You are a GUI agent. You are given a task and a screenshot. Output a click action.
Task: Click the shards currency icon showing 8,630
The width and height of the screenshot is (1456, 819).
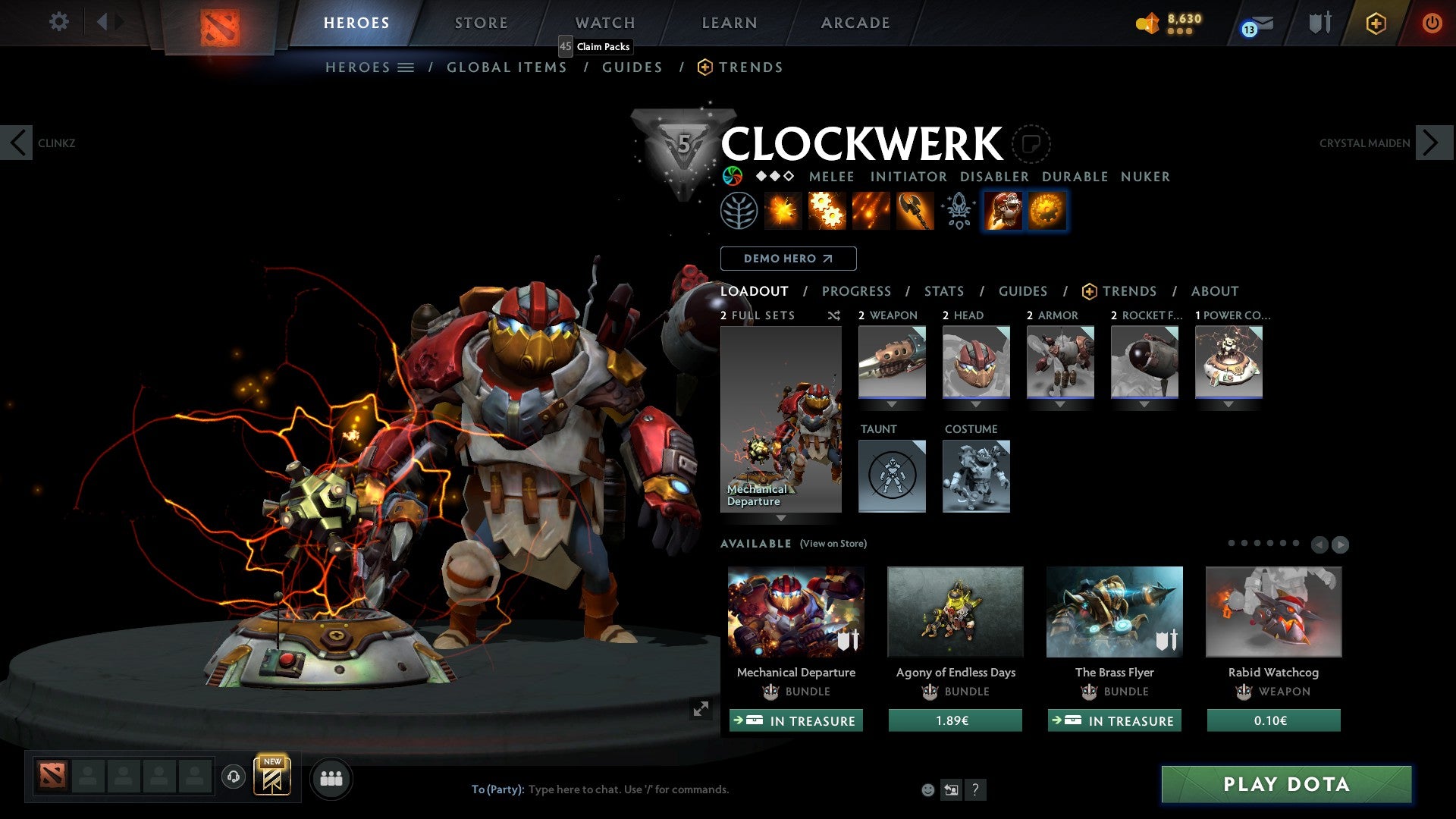1147,23
